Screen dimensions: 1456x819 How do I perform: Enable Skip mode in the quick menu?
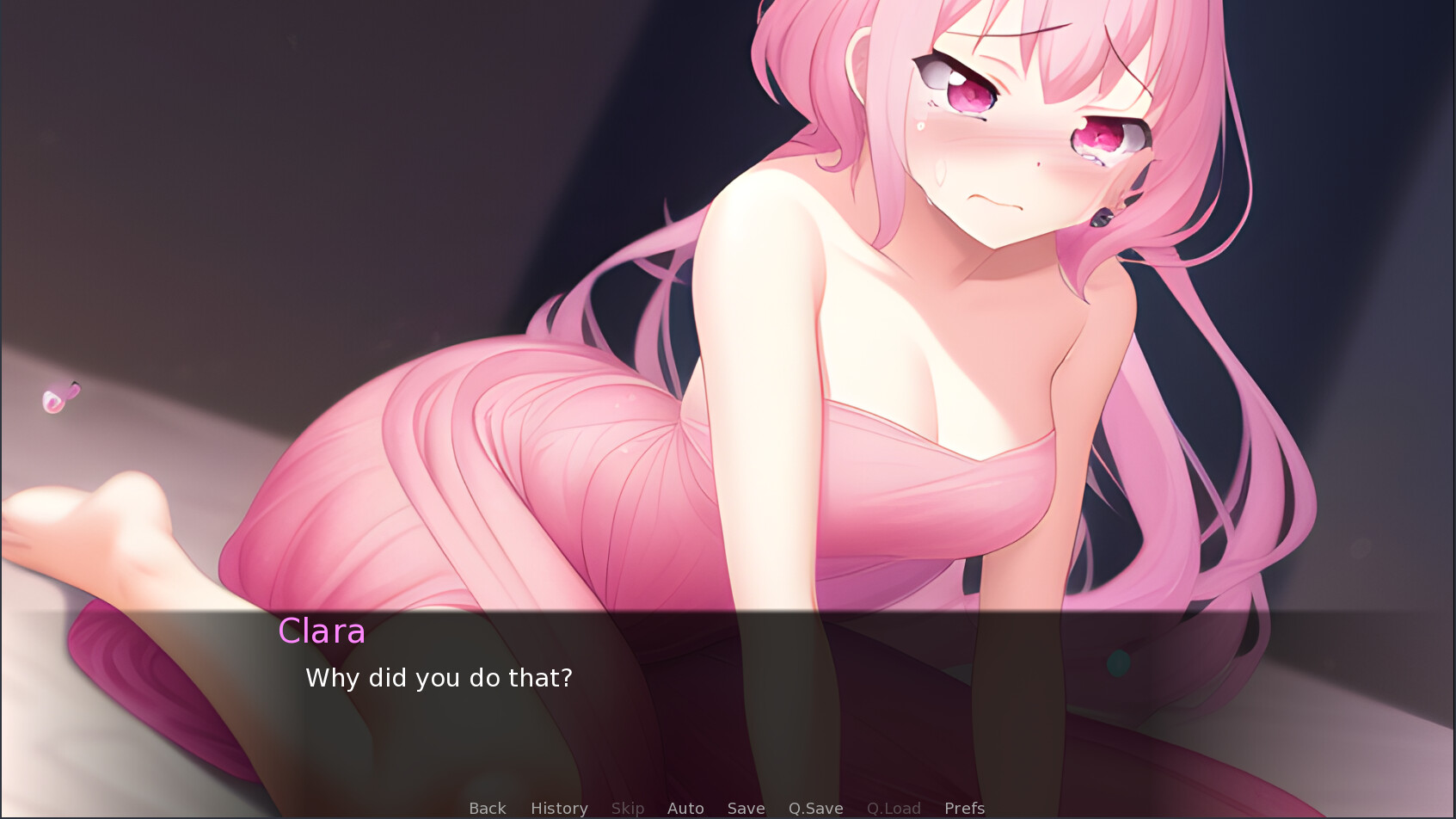627,808
